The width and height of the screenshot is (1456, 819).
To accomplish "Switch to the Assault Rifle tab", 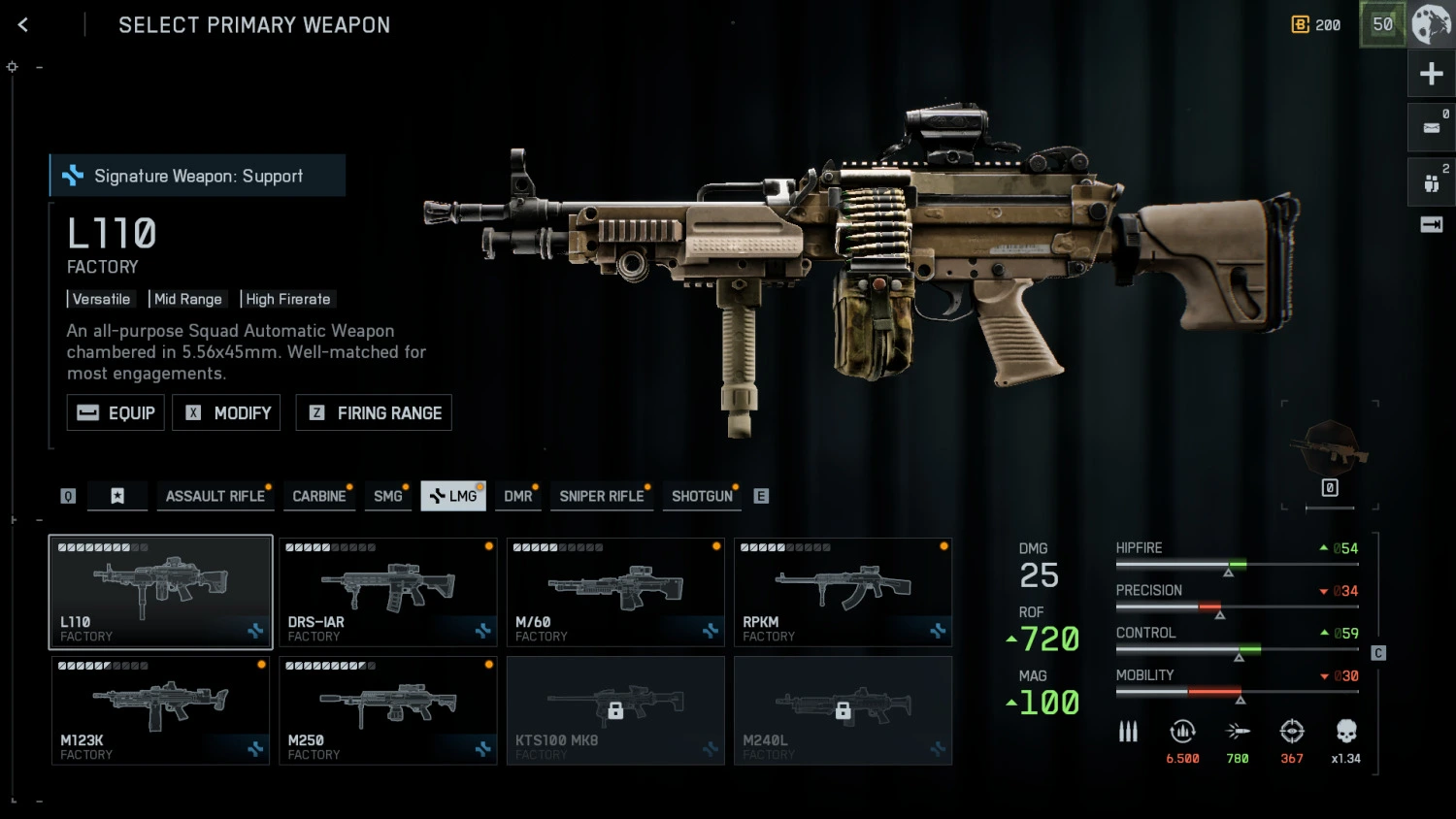I will [x=215, y=496].
